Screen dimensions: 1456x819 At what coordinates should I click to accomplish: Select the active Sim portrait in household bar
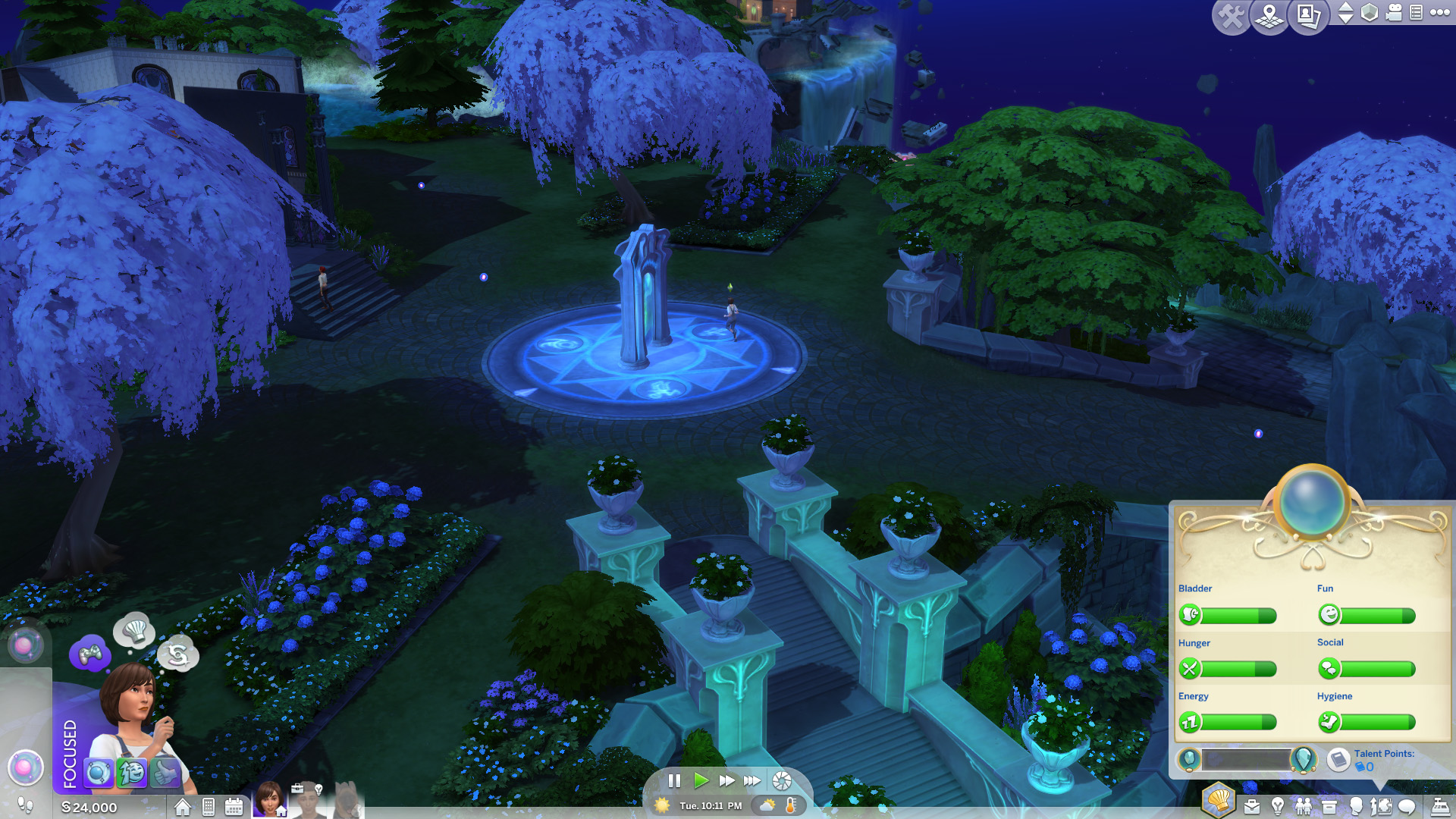268,799
